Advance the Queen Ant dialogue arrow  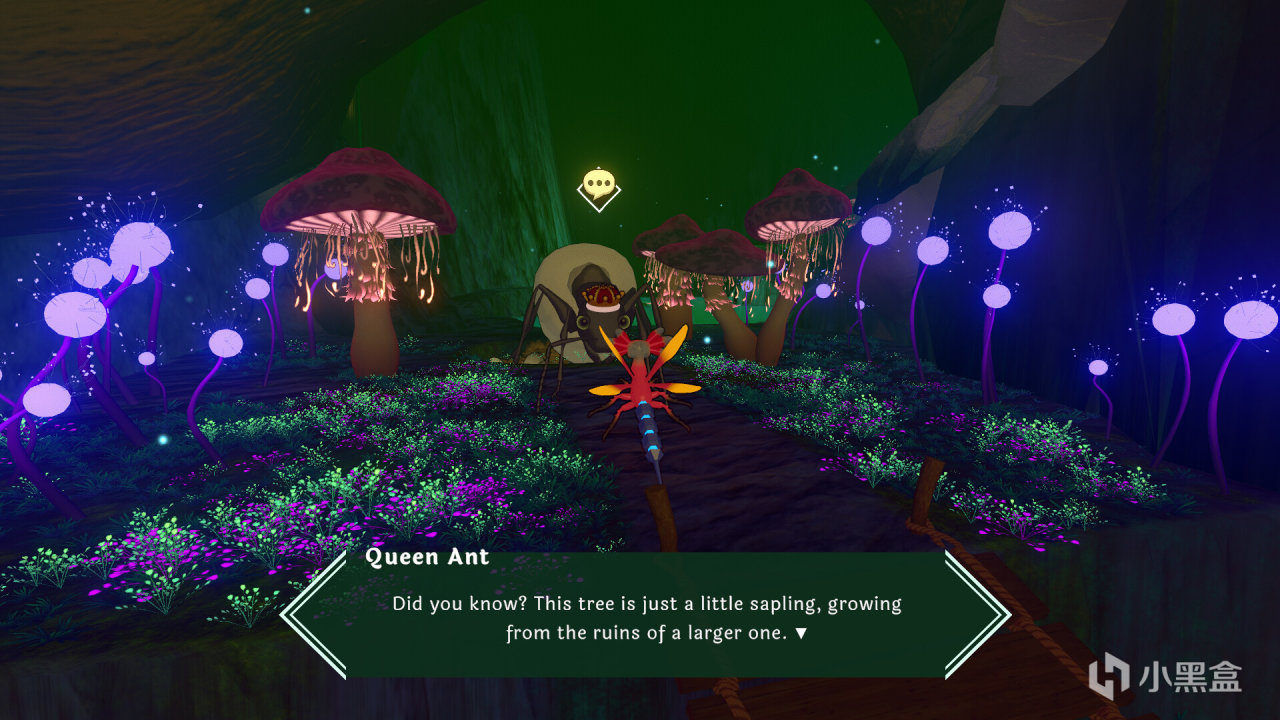tap(801, 634)
